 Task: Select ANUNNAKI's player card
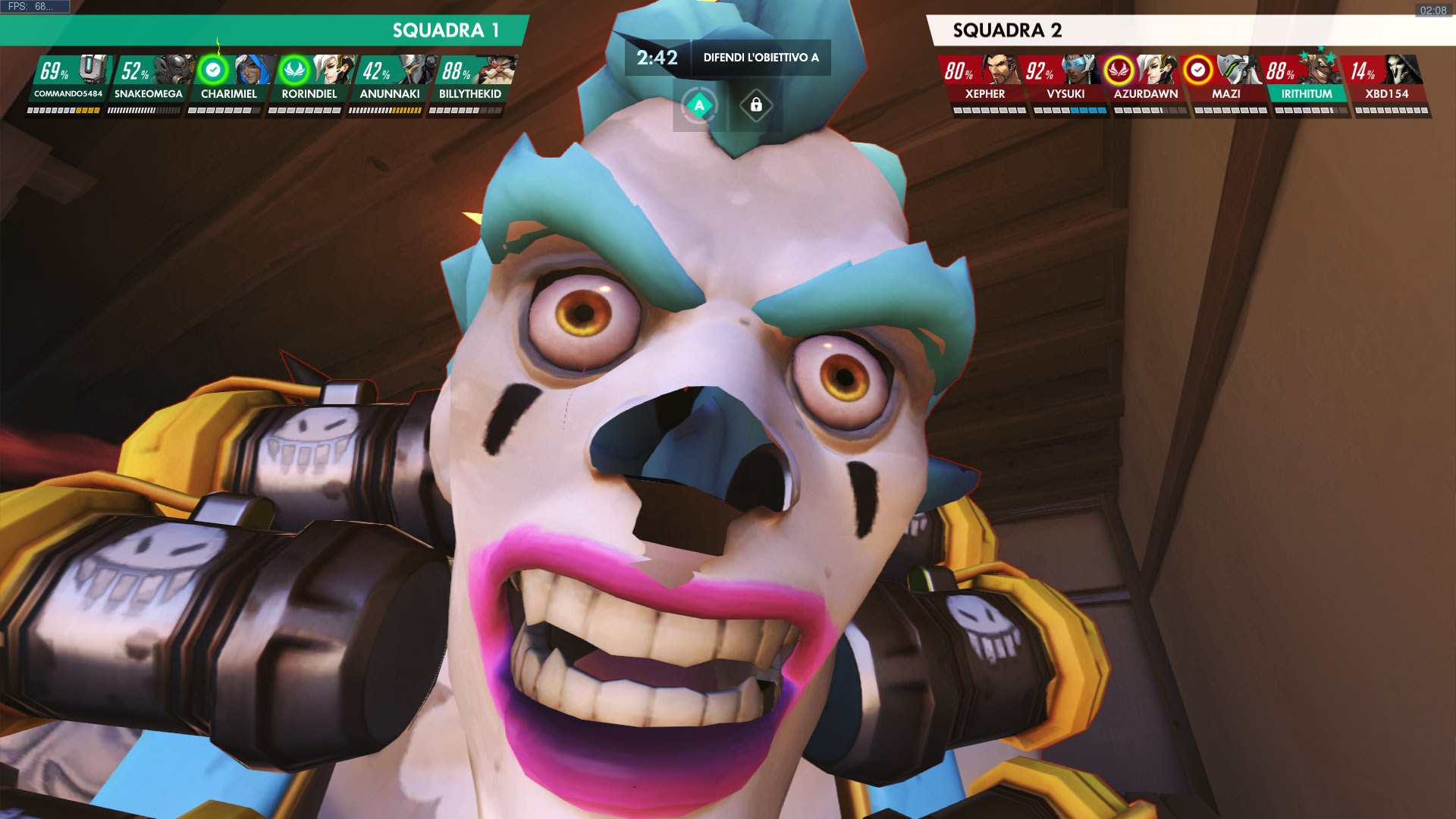[x=390, y=80]
